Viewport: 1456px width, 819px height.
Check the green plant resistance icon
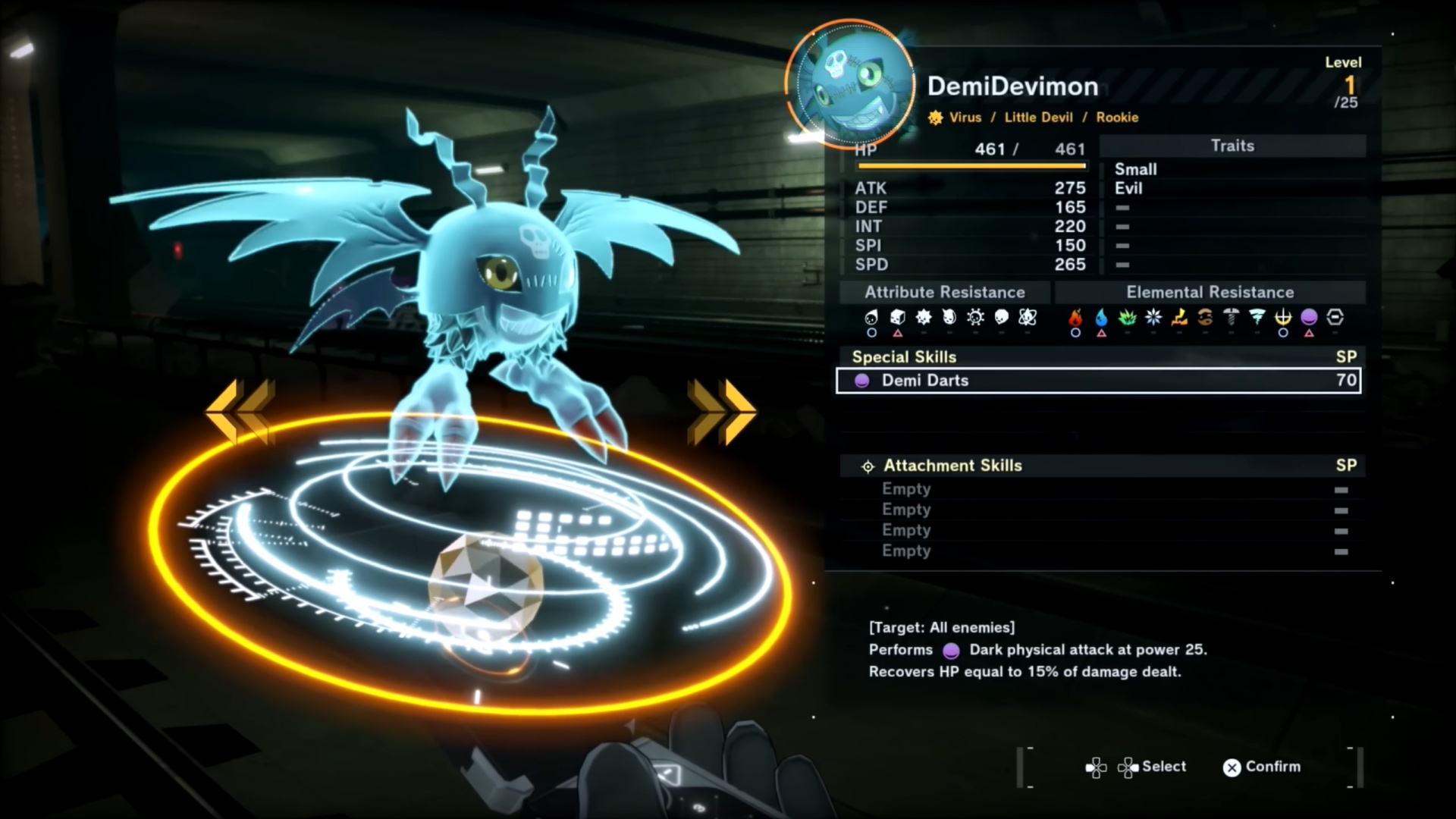1128,318
